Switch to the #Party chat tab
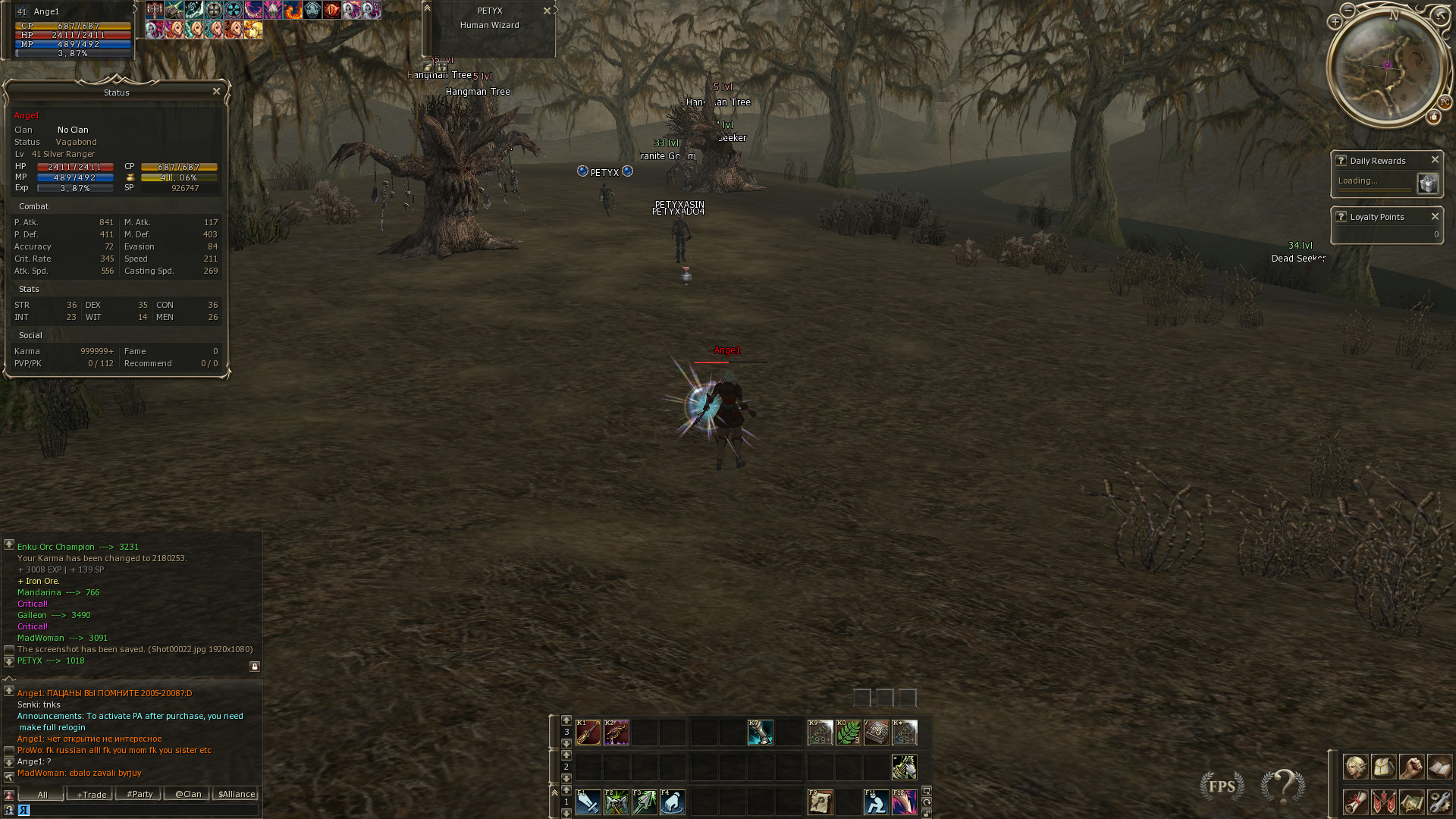Viewport: 1456px width, 819px height. (140, 795)
